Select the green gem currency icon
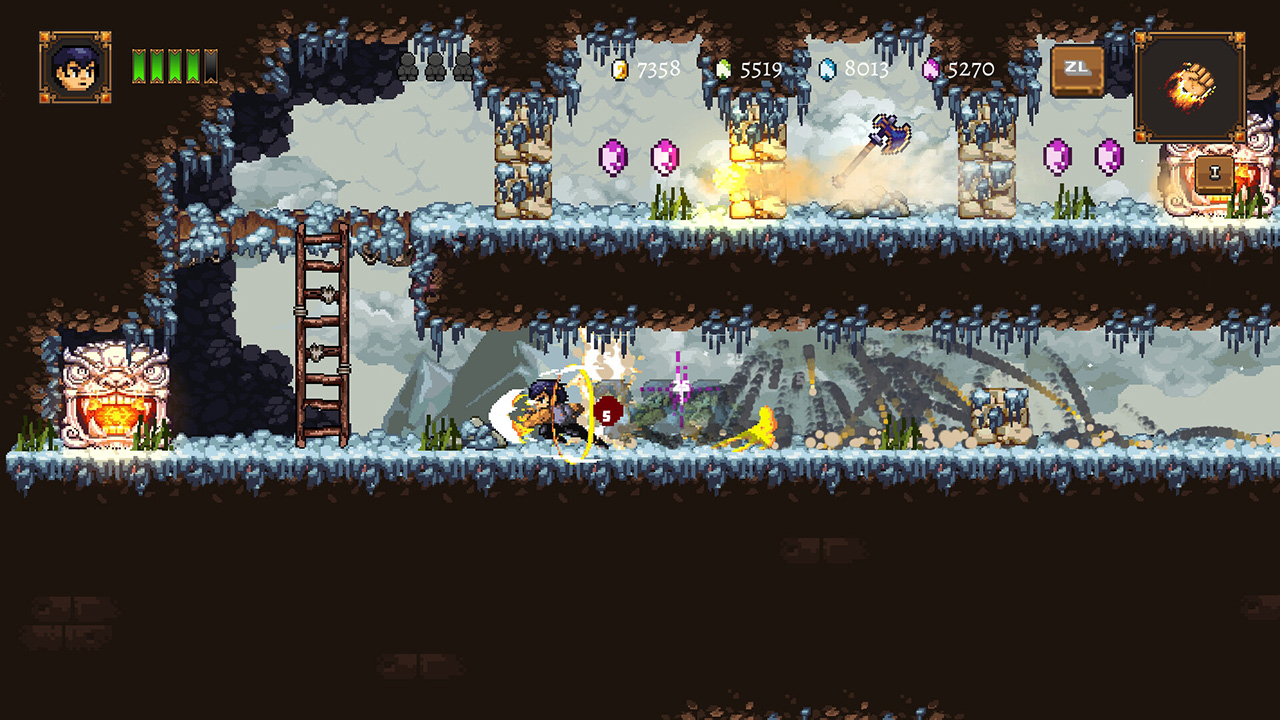The height and width of the screenshot is (720, 1280). [724, 69]
